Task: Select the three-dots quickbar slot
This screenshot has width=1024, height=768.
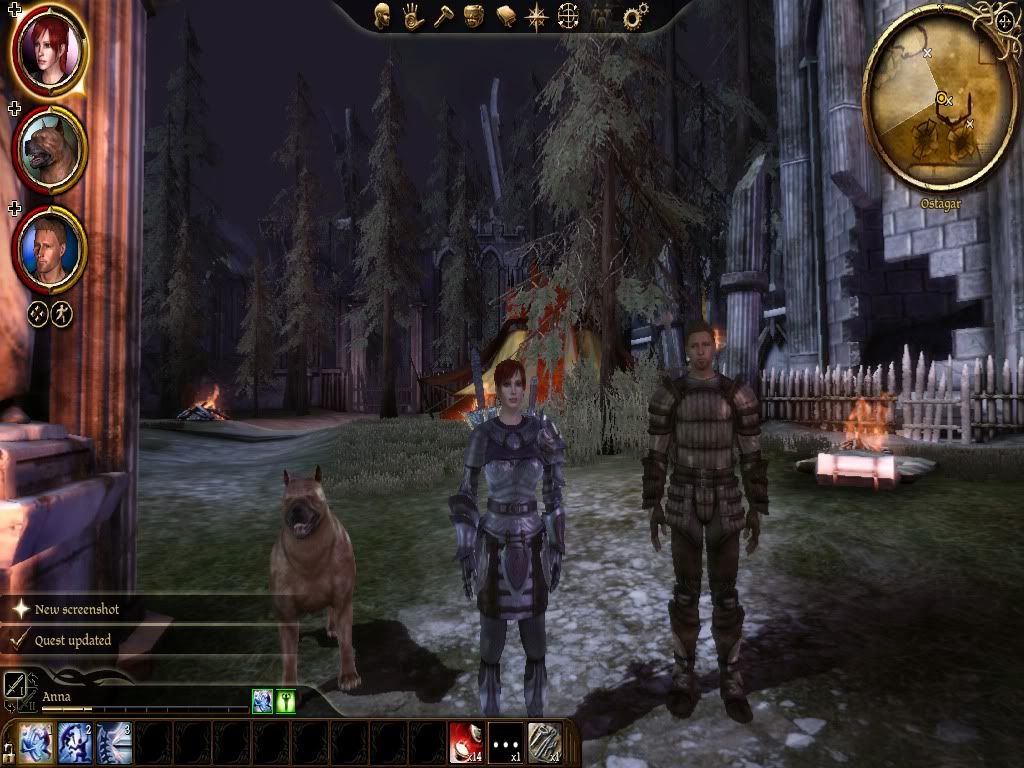Action: coord(505,743)
